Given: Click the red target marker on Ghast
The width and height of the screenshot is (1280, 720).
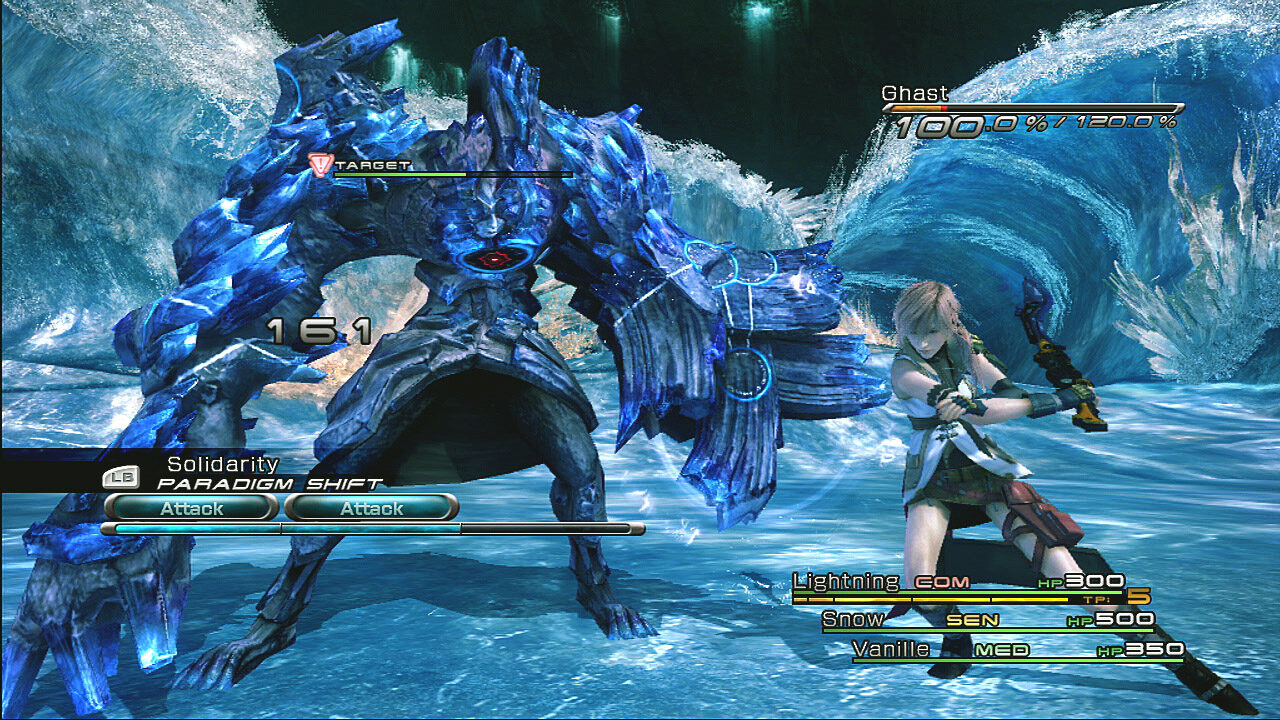Looking at the screenshot, I should 320,165.
